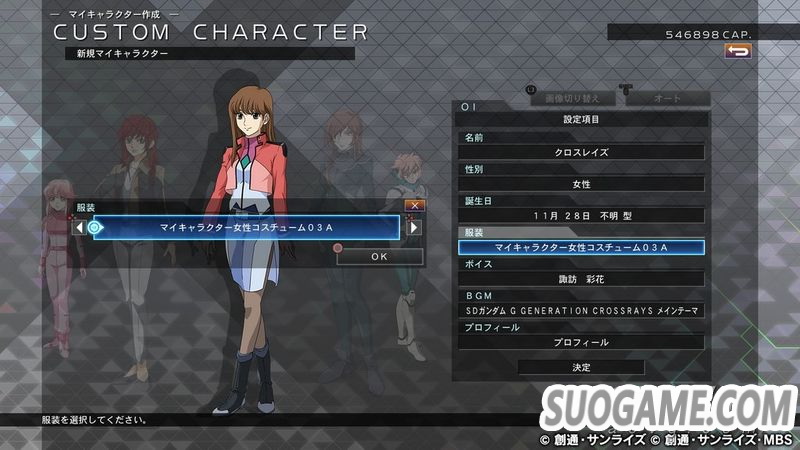Open the BGM setting Main Theme row
This screenshot has width=800, height=450.
(581, 311)
